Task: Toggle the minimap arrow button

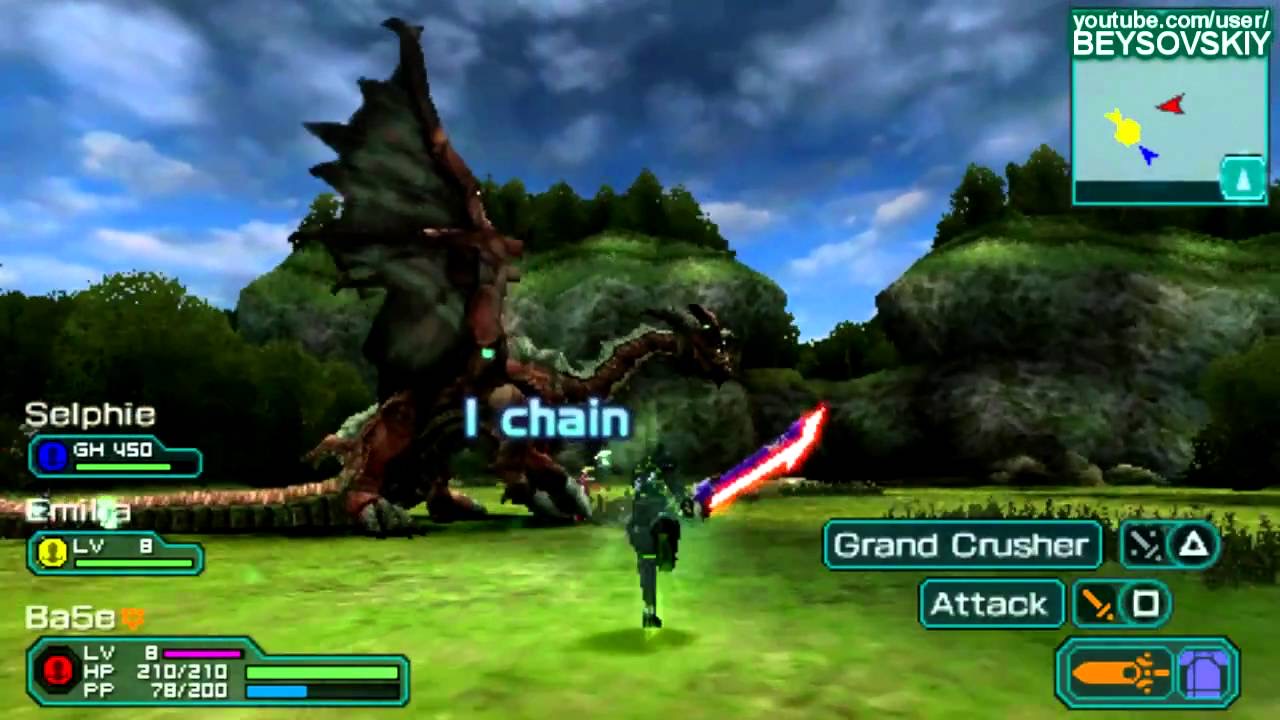Action: point(1242,180)
